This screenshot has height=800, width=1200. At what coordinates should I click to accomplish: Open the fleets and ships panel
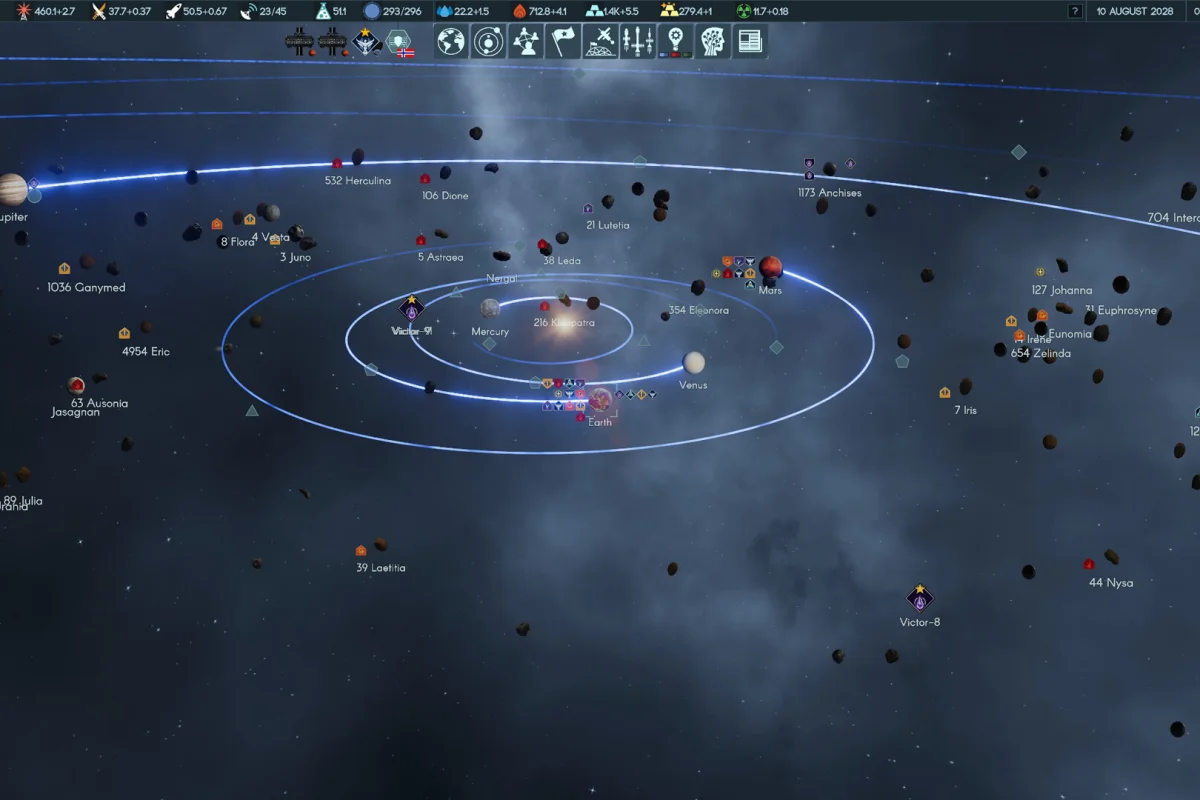point(638,41)
